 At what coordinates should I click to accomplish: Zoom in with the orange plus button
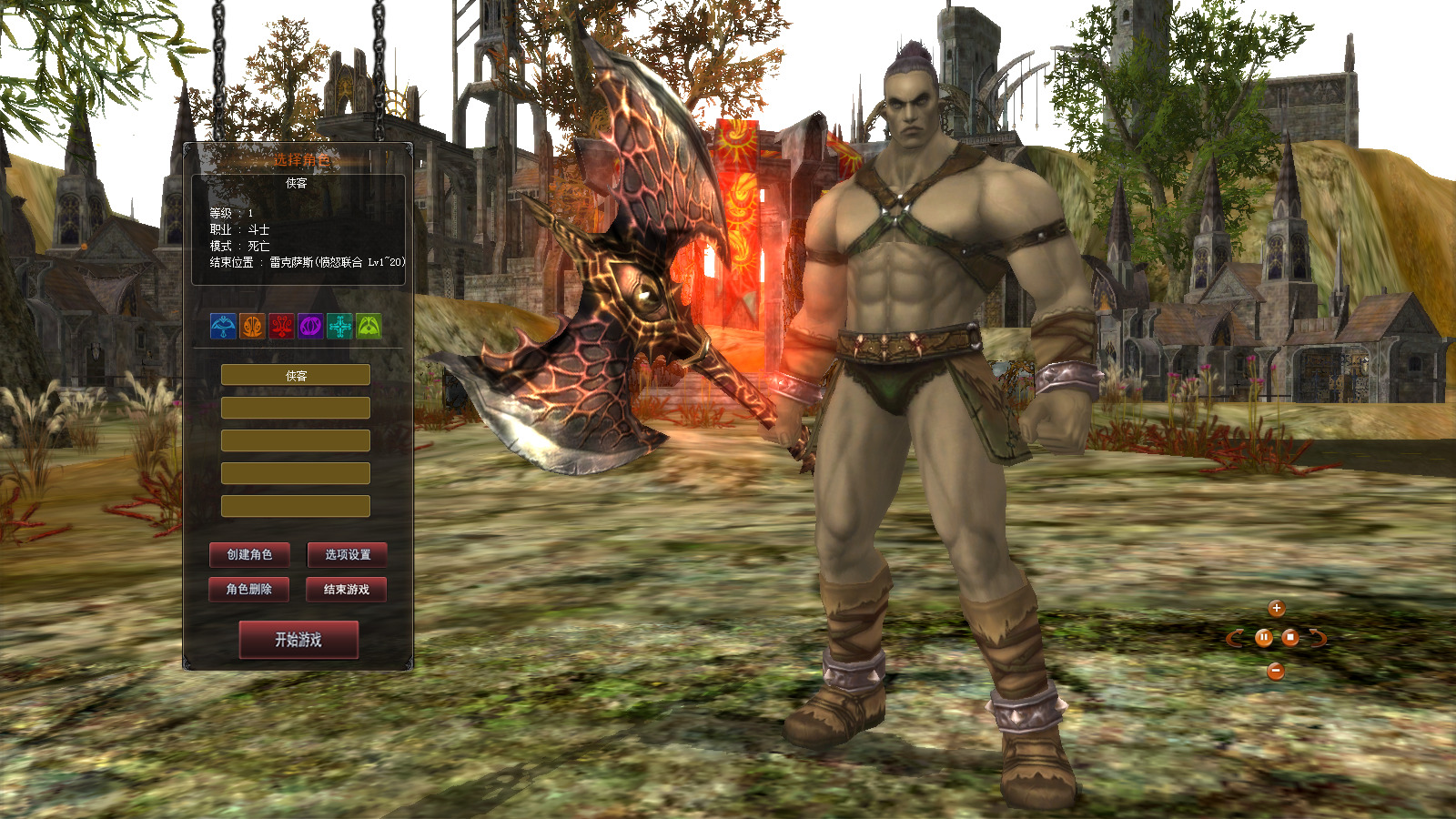pyautogui.click(x=1277, y=608)
